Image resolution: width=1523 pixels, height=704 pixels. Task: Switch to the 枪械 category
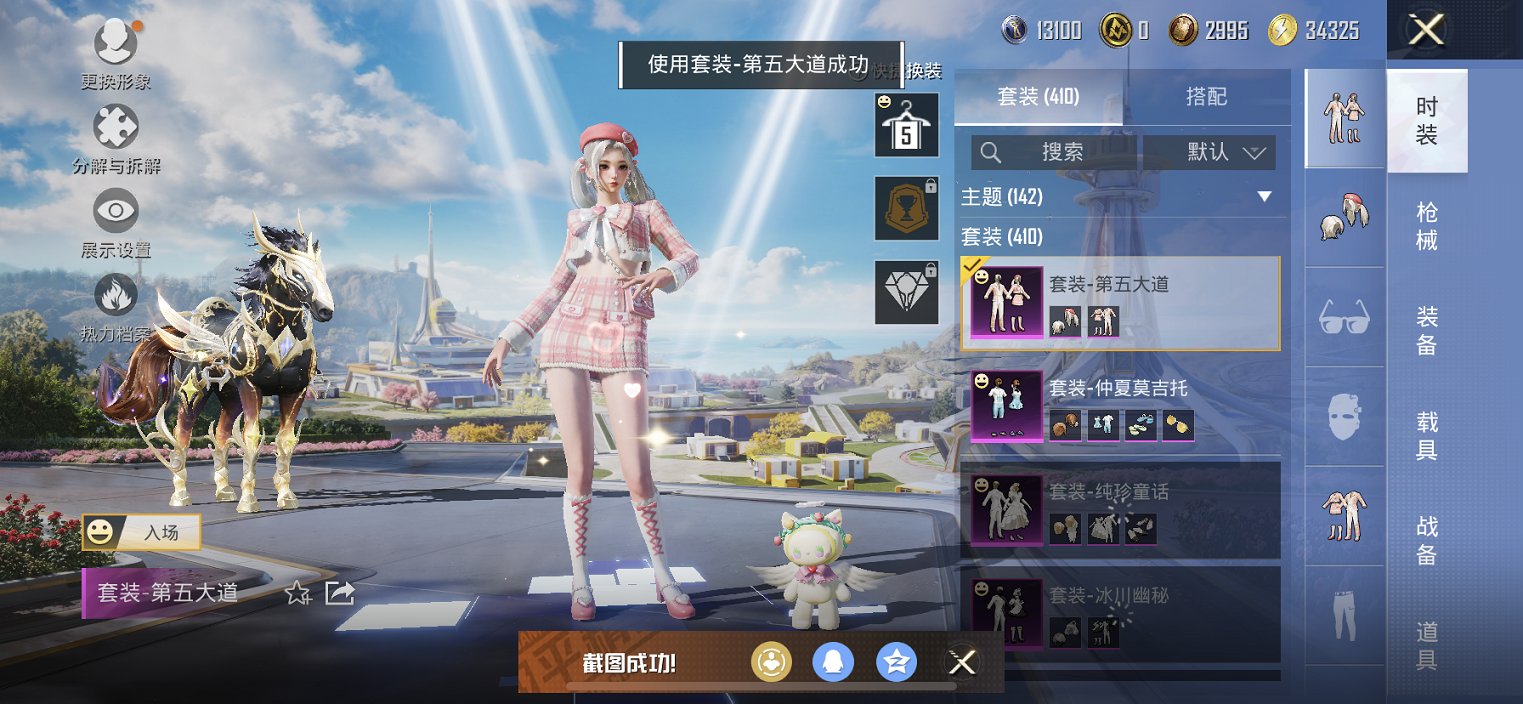click(x=1427, y=226)
